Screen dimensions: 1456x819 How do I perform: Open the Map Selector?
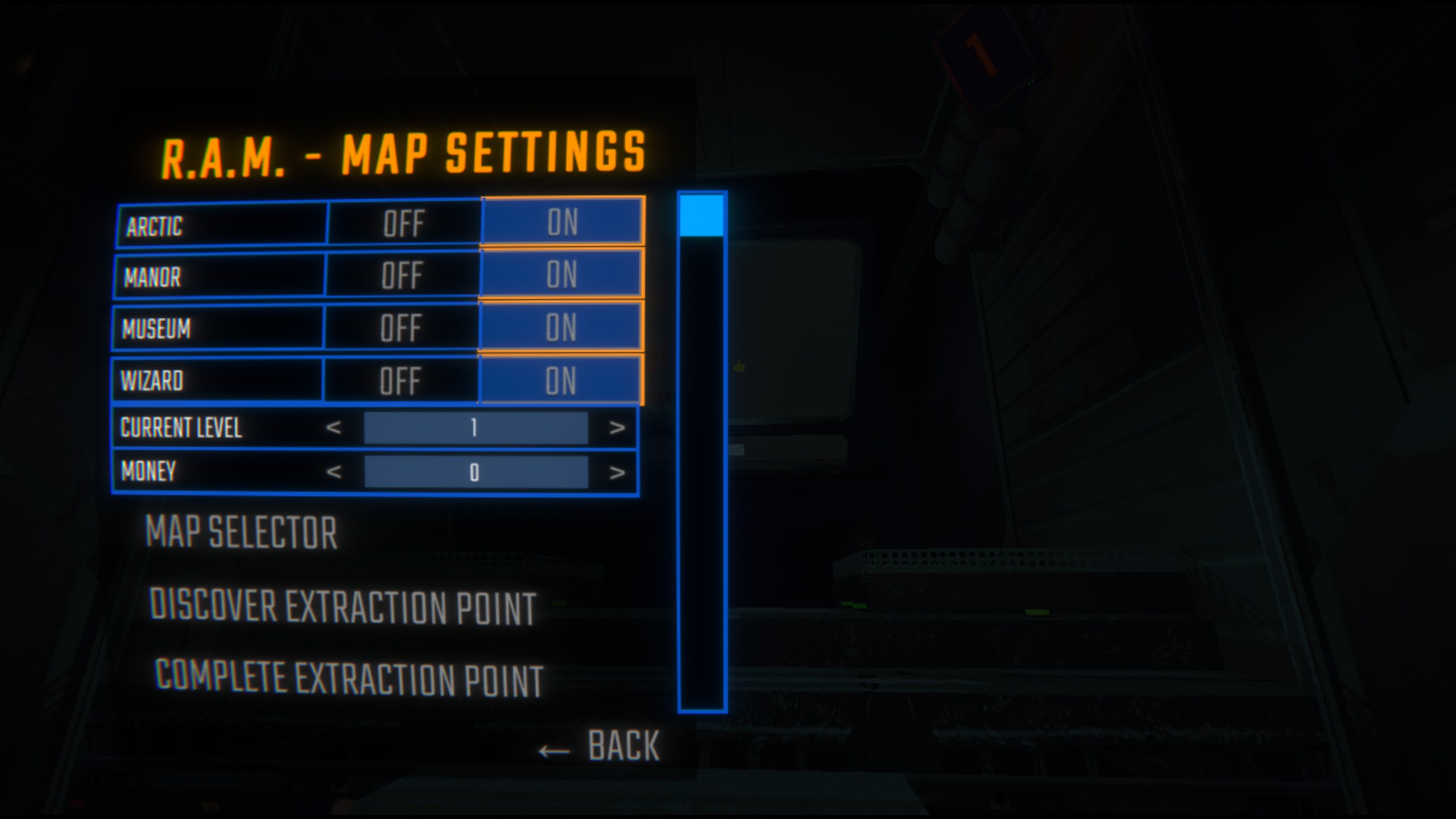click(241, 532)
